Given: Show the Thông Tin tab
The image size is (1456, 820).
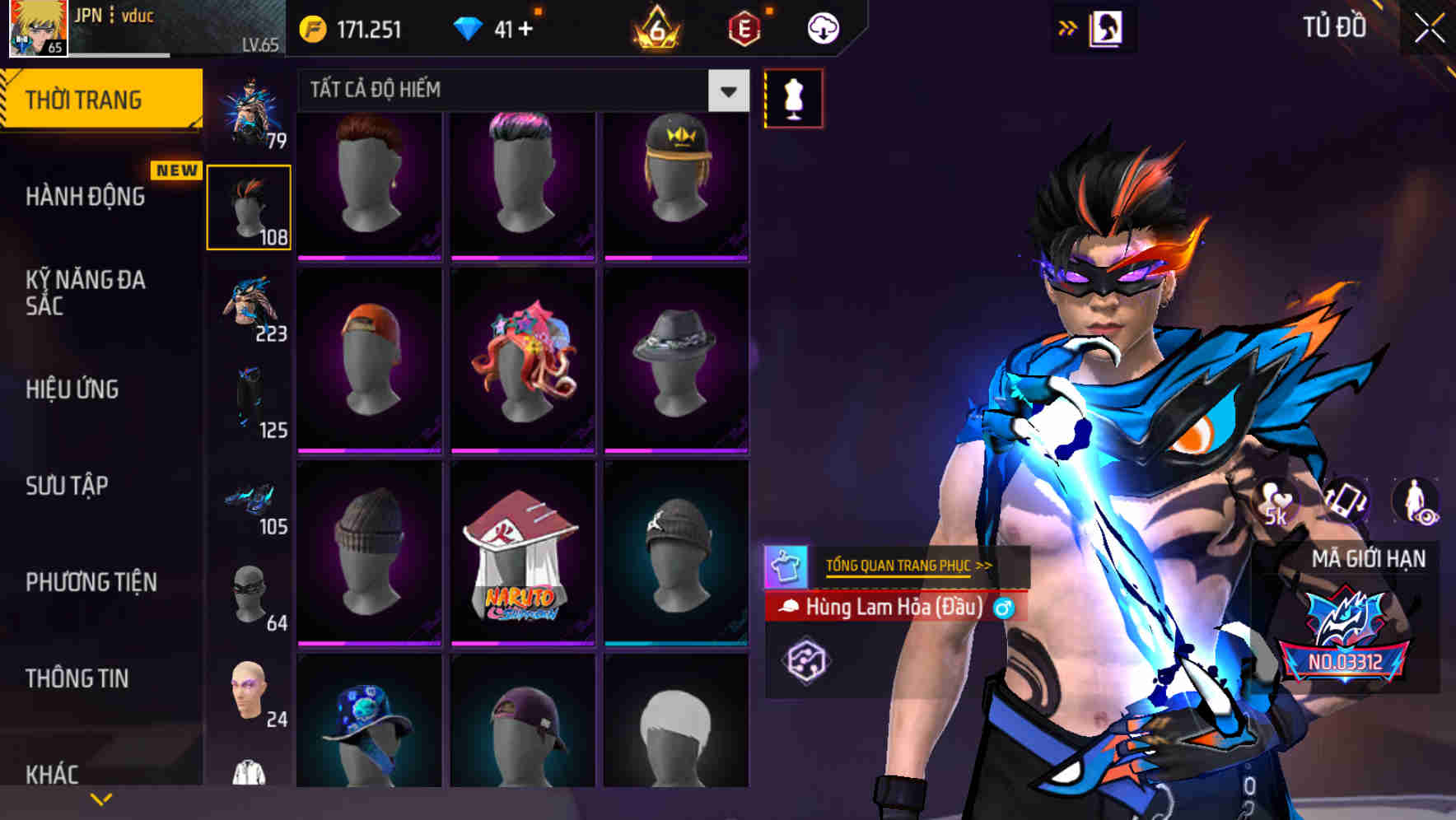Looking at the screenshot, I should point(77,678).
